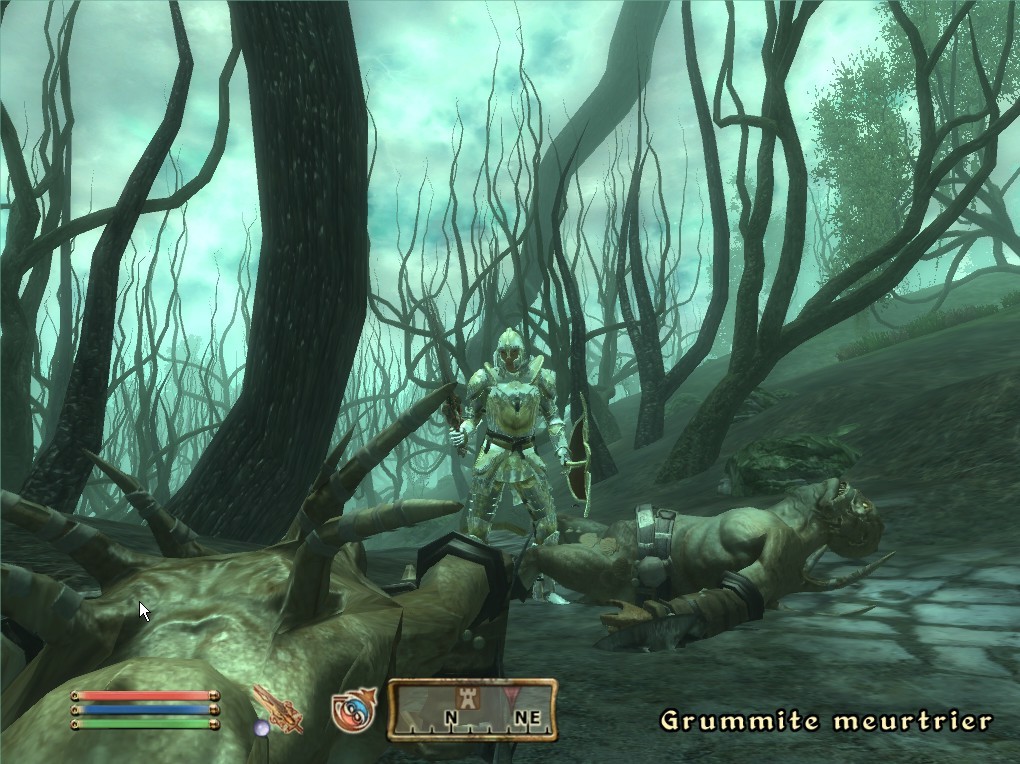Click the red quest arrow on compass
The image size is (1020, 764).
click(514, 695)
